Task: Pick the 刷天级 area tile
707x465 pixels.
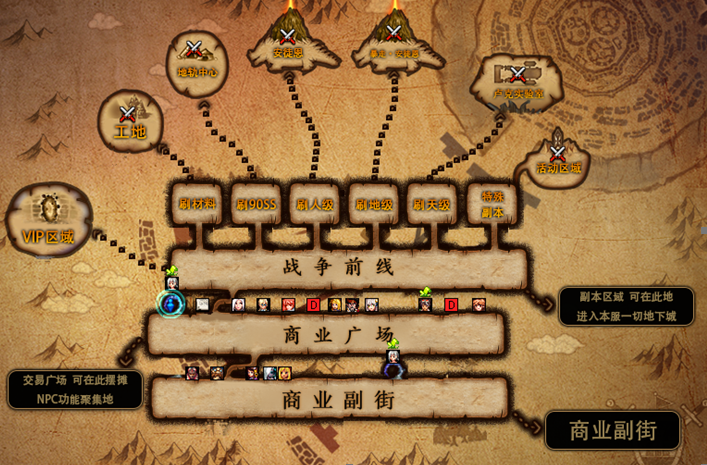Action: pyautogui.click(x=433, y=204)
